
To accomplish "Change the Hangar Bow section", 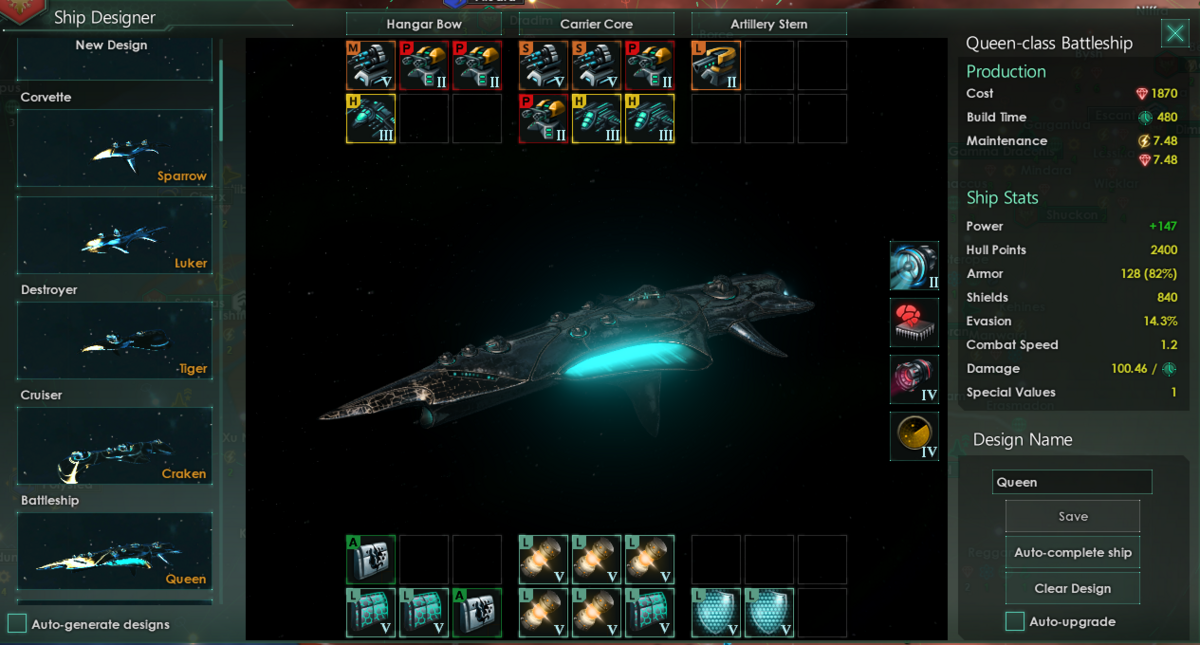I will coord(424,24).
